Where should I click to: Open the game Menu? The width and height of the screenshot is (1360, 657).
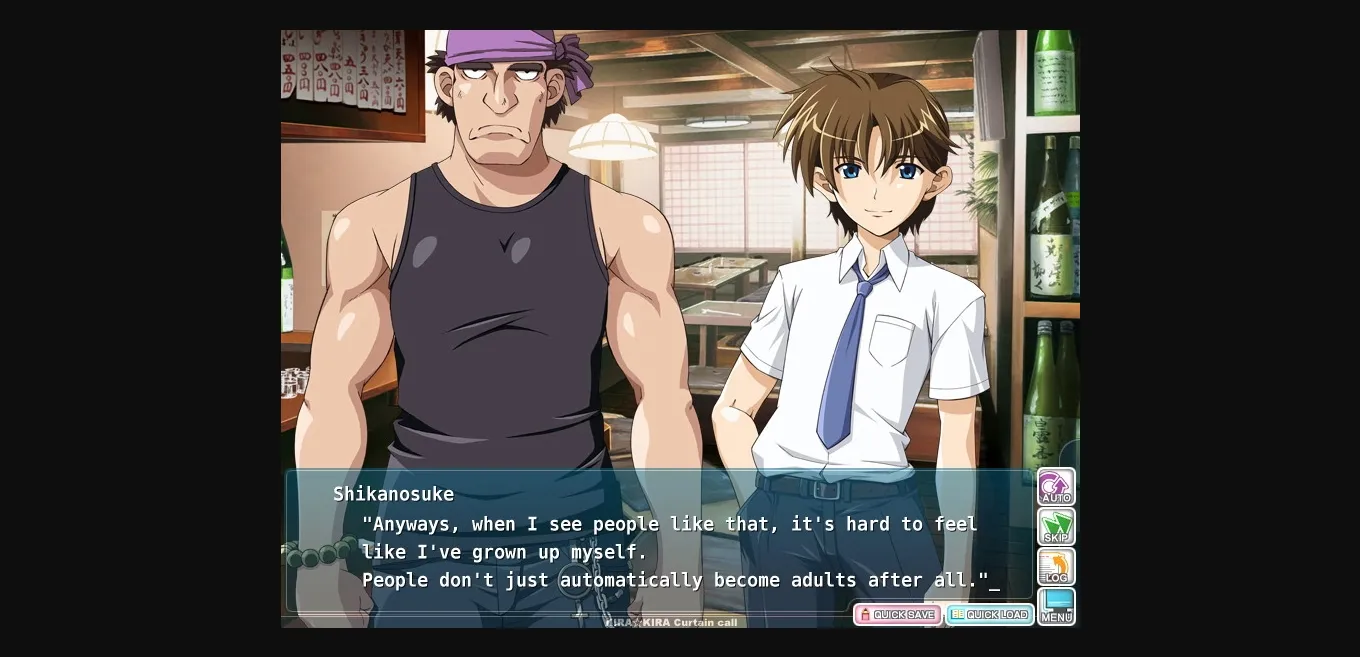1056,607
